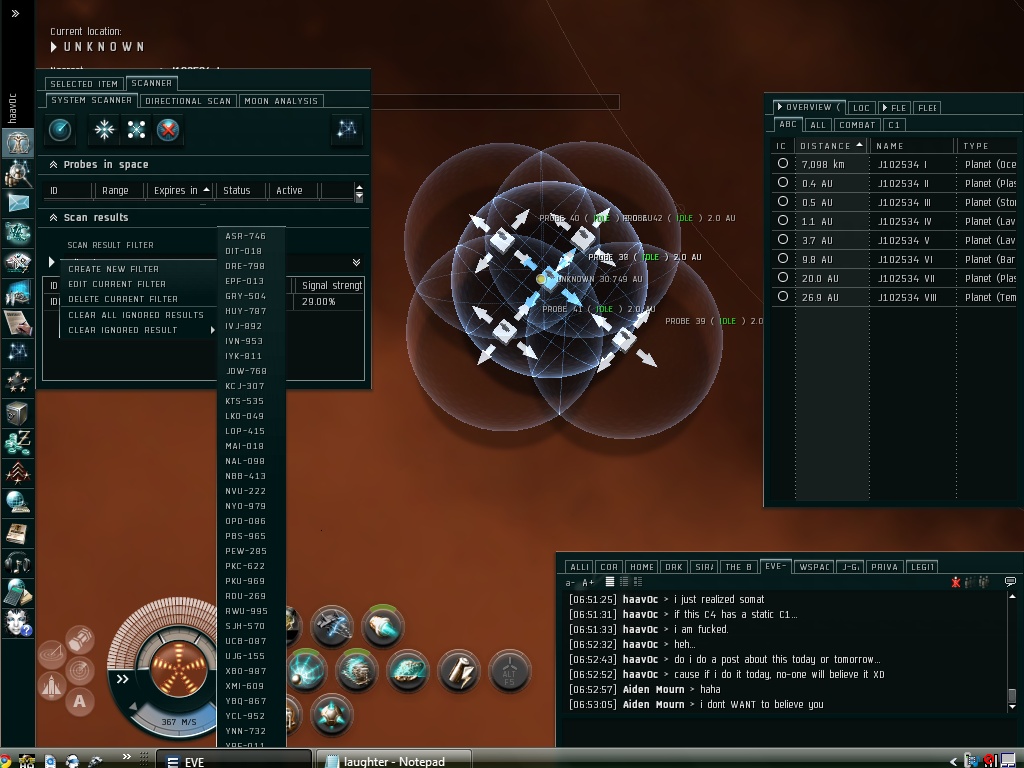Pick ignored result HUY-787 from list
1024x768 pixels.
(246, 311)
